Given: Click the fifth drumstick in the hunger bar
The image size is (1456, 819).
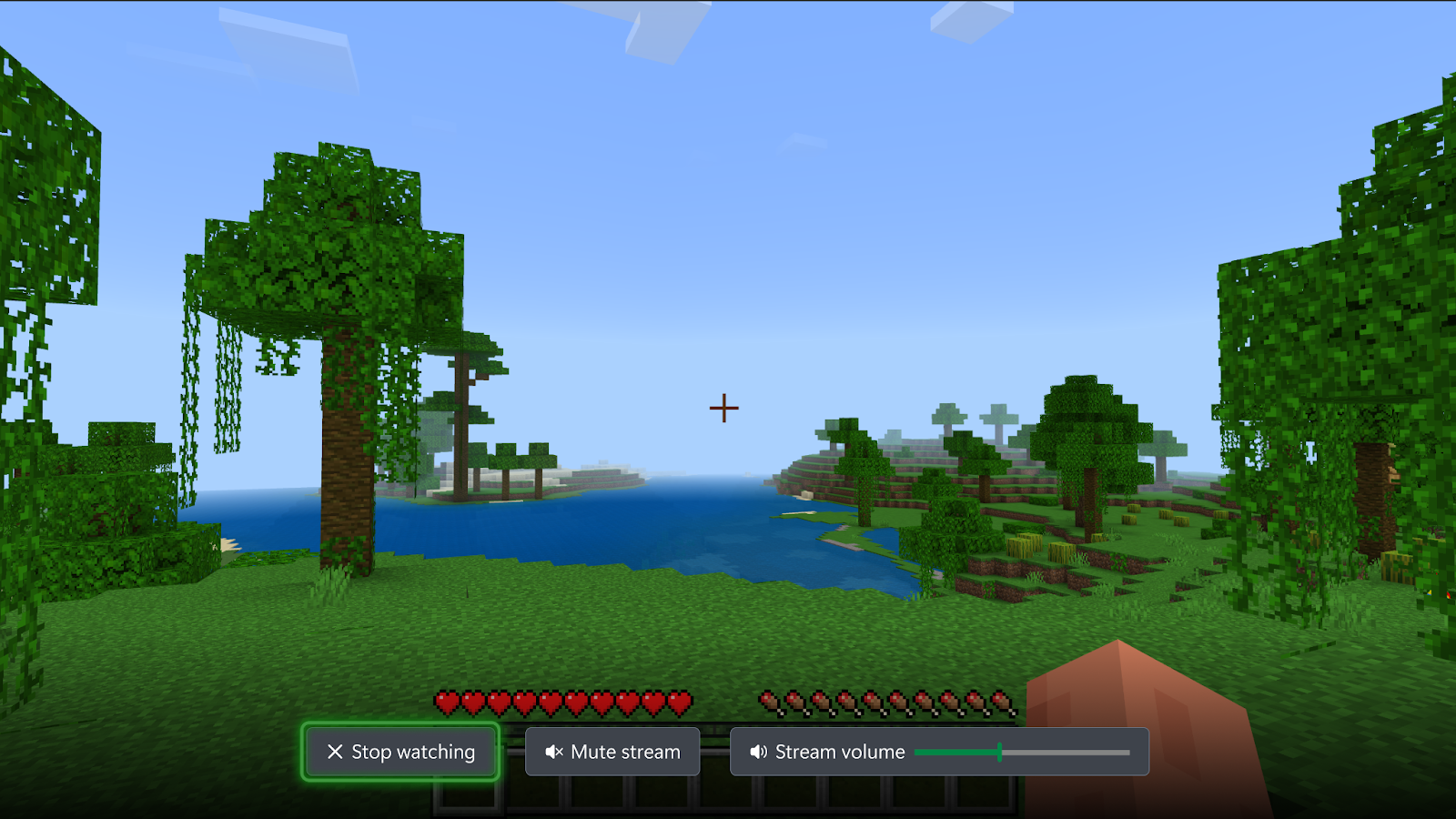Looking at the screenshot, I should tap(874, 703).
